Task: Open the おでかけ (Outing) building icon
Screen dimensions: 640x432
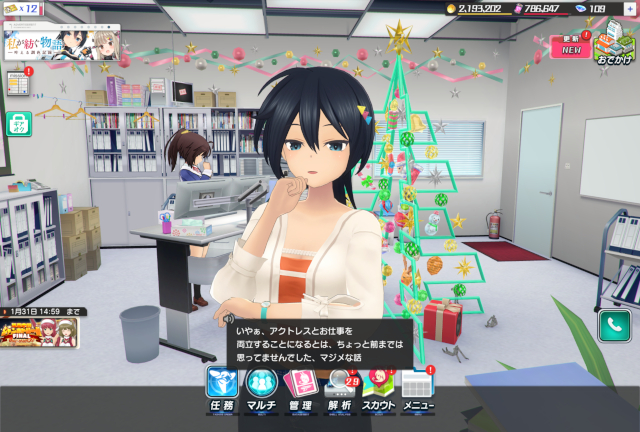Action: [612, 44]
